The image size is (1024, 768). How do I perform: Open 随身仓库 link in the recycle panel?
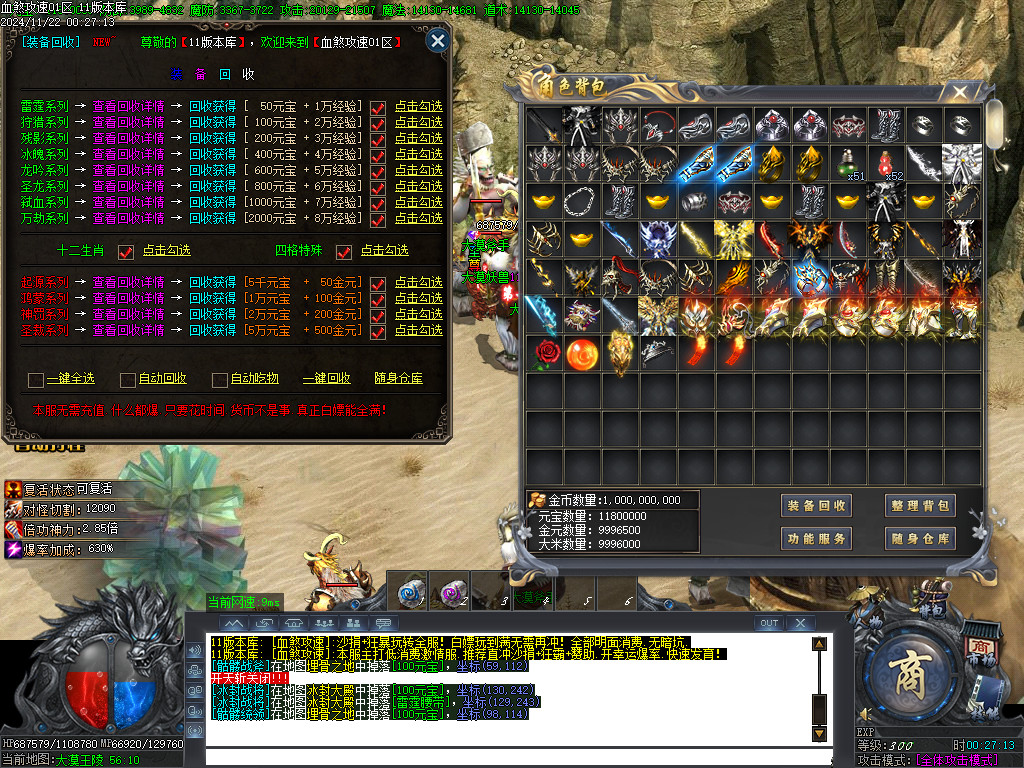pos(398,379)
